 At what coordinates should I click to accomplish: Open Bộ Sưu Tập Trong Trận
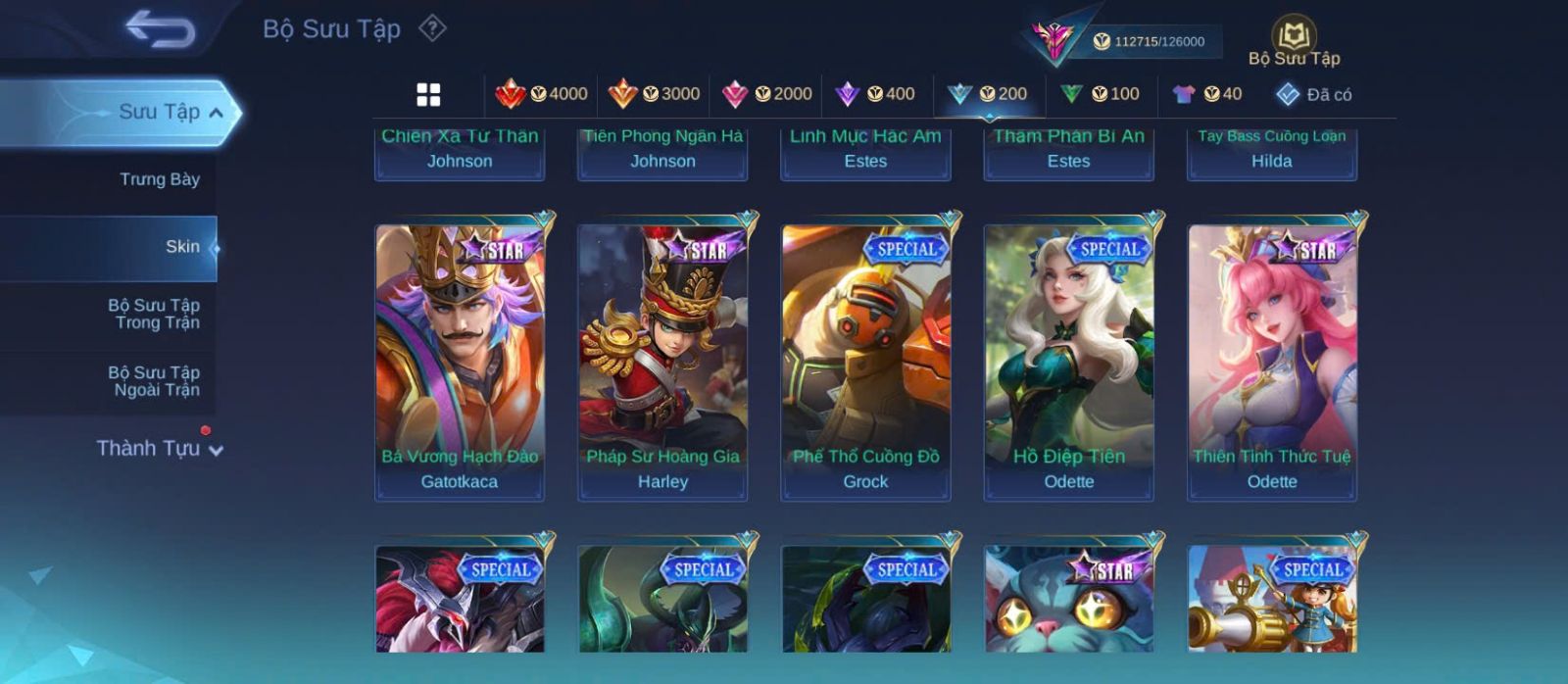click(x=154, y=314)
